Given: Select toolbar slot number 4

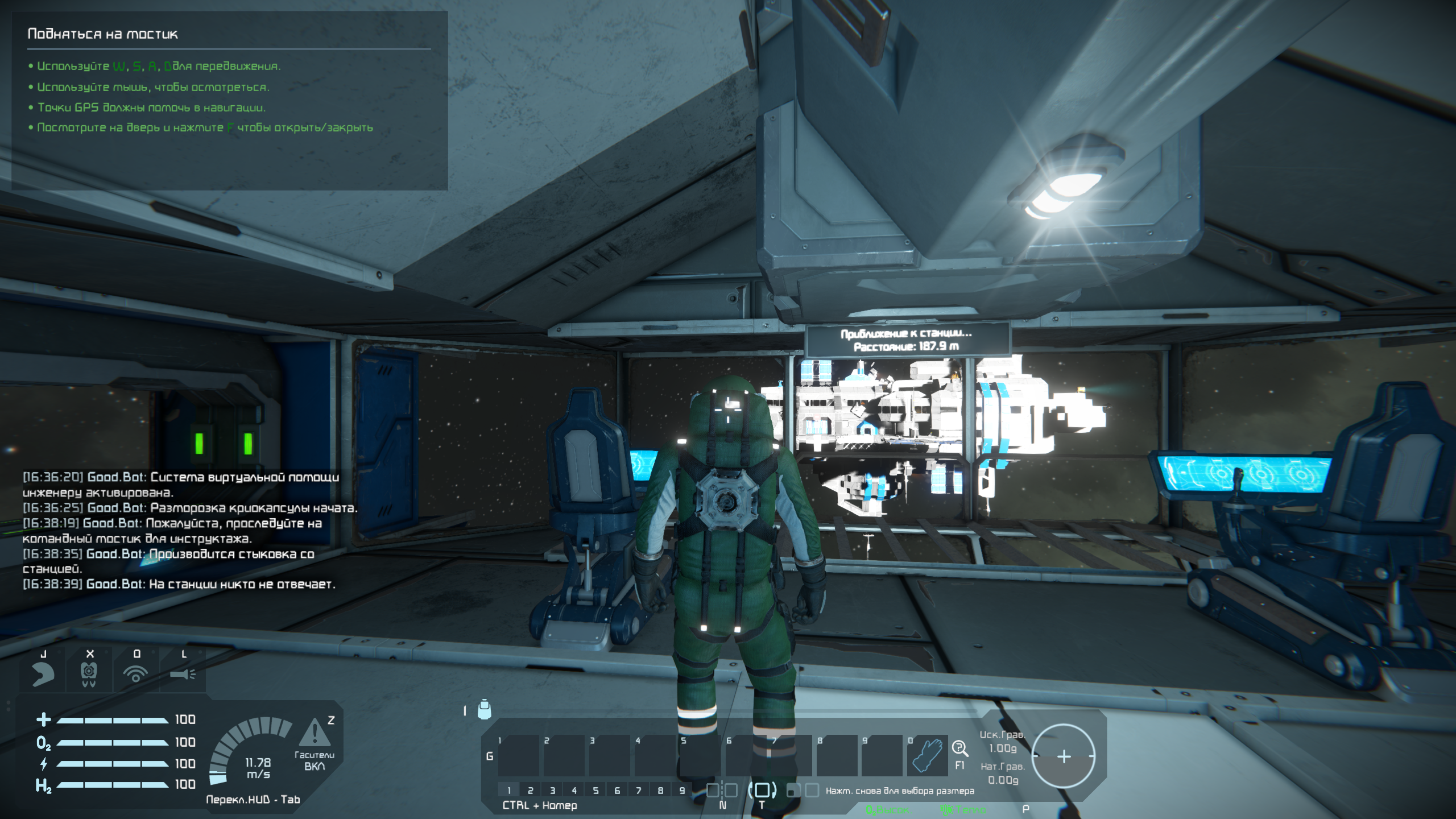Looking at the screenshot, I should pos(655,755).
